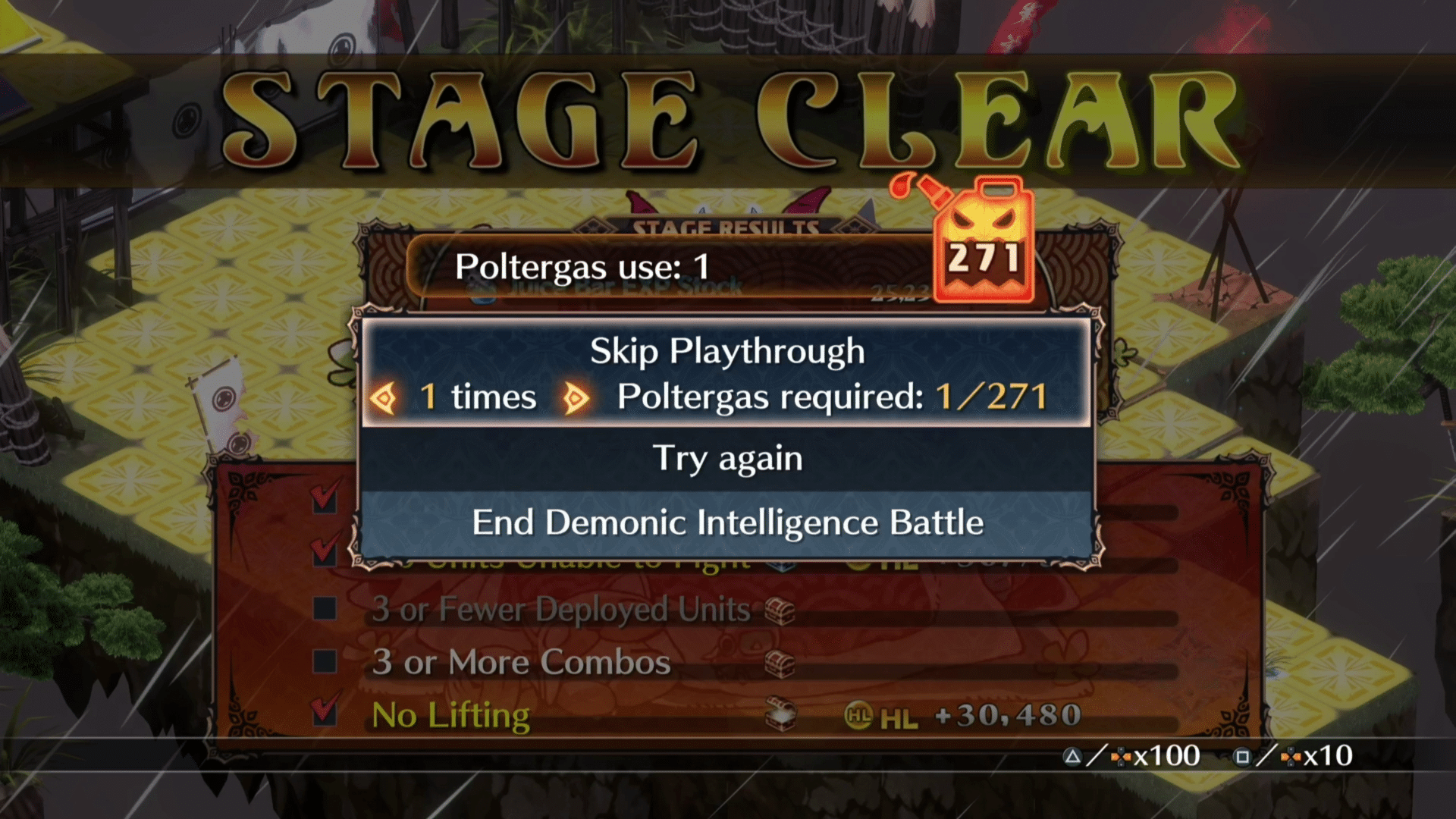Choose Try again from the menu

(726, 457)
